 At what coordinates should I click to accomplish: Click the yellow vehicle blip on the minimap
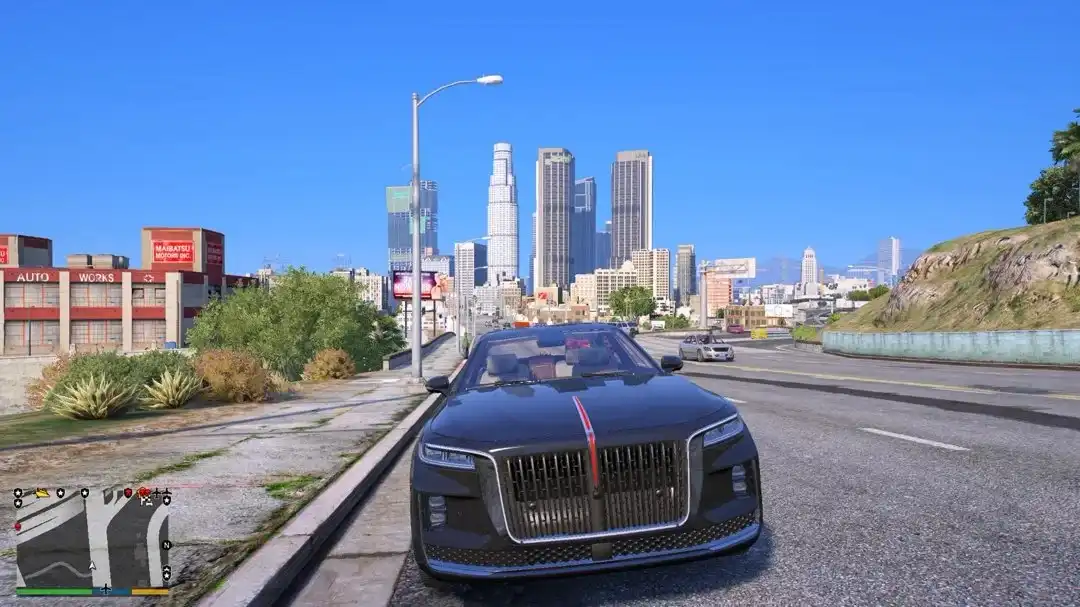(42, 493)
